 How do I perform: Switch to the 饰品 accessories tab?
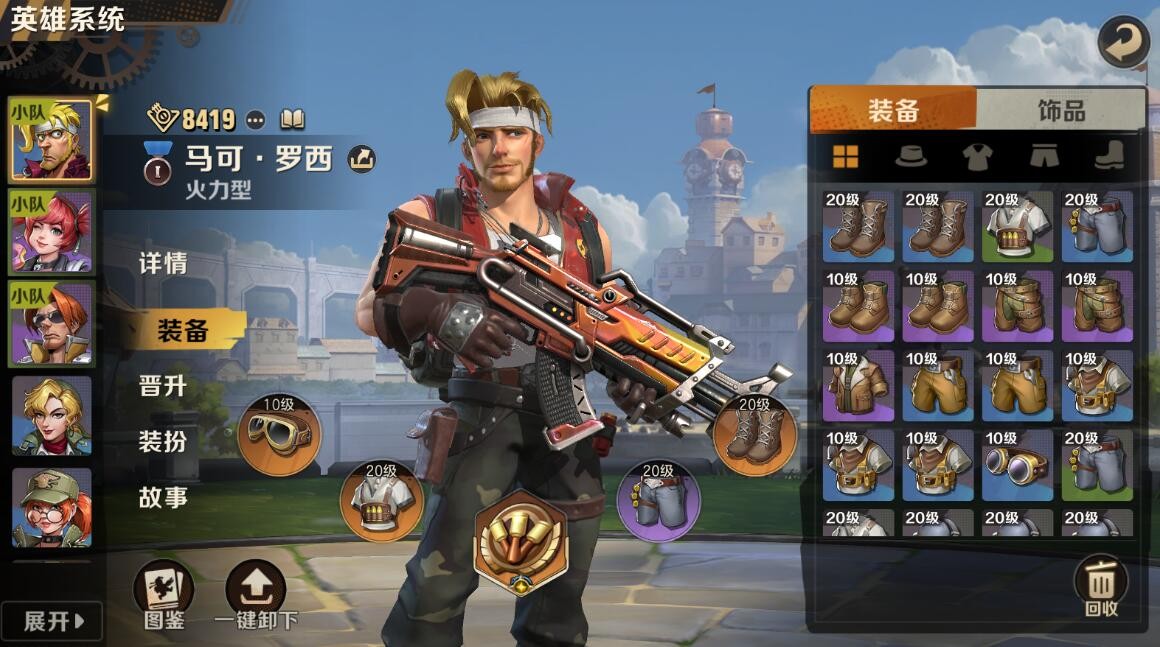click(x=1061, y=110)
